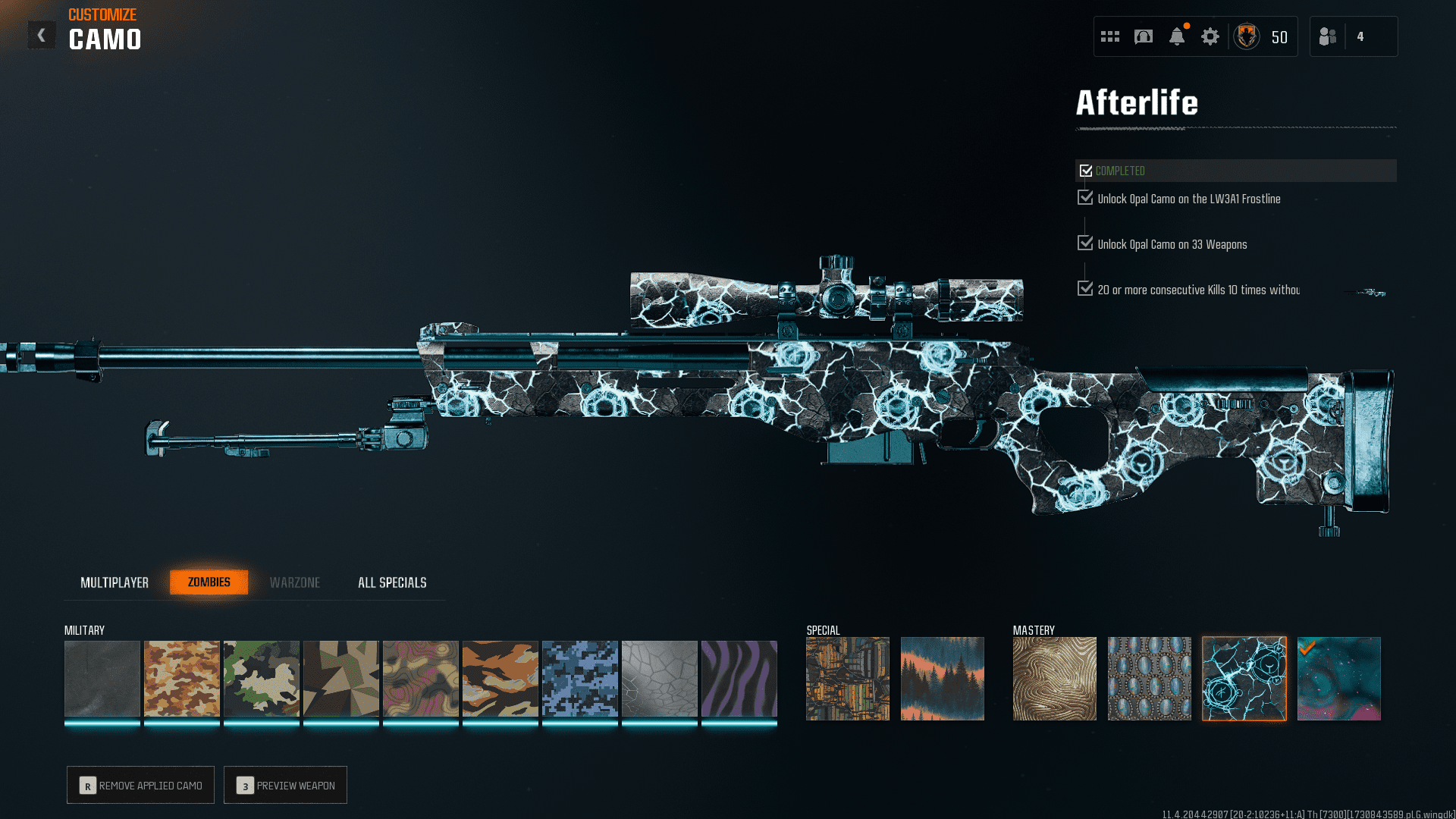Select the pine forest special camo
The height and width of the screenshot is (819, 1456).
(x=943, y=679)
